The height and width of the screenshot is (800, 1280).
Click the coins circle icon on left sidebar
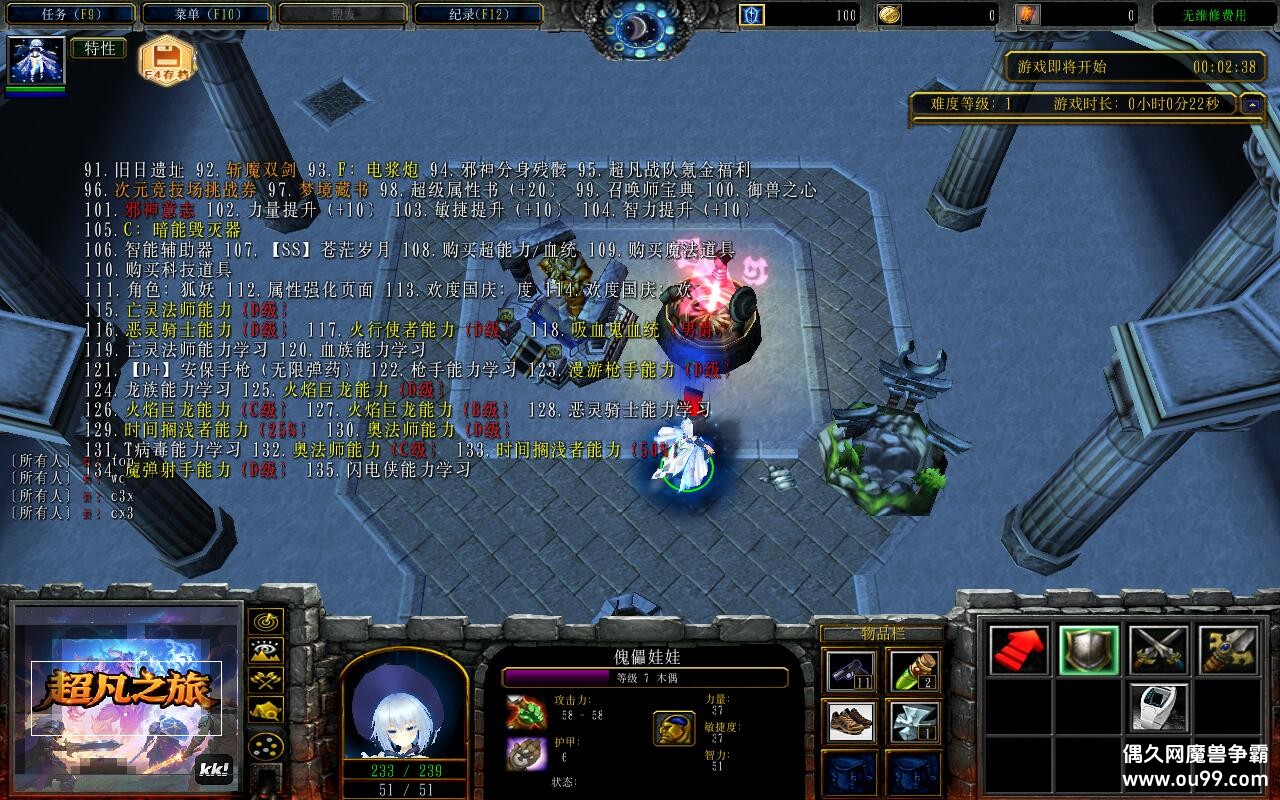(267, 746)
